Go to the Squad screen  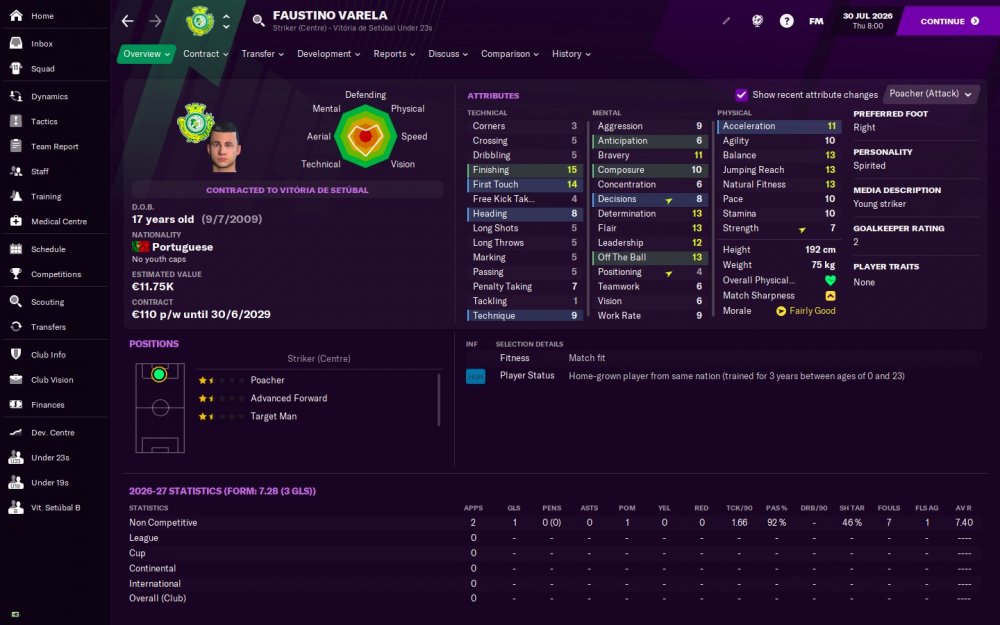42,69
